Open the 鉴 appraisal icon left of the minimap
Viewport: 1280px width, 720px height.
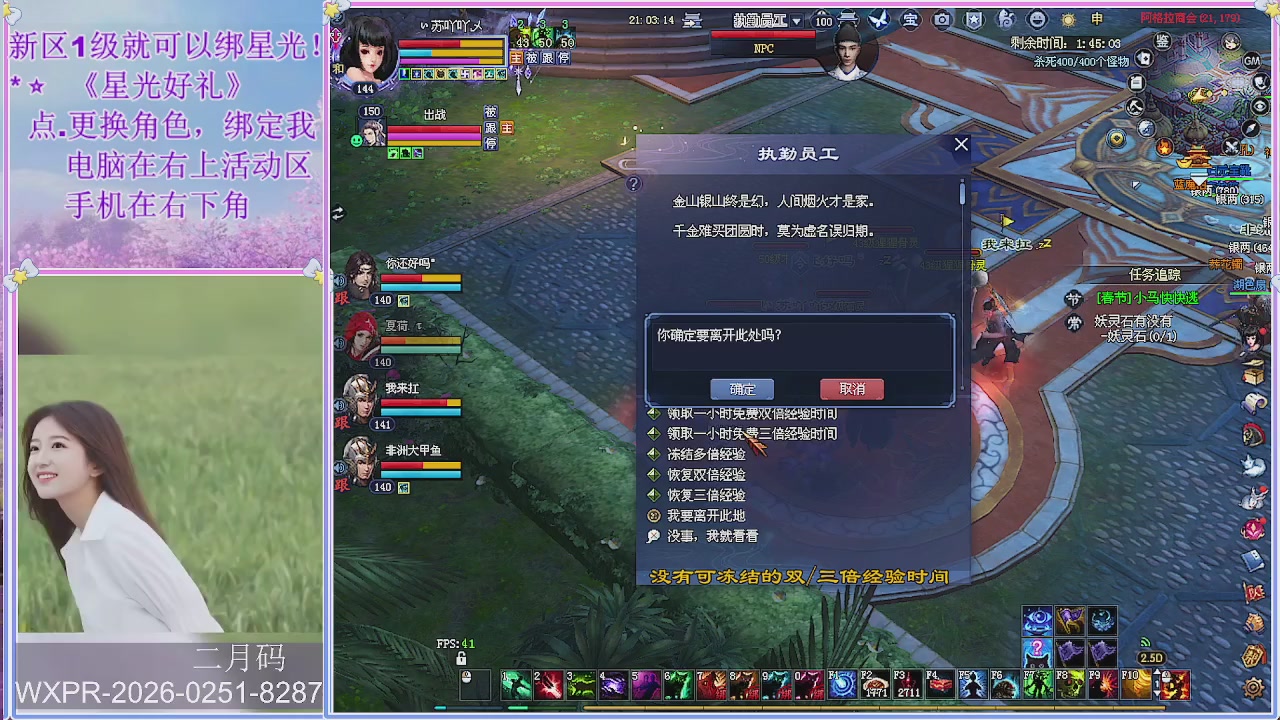(1163, 42)
